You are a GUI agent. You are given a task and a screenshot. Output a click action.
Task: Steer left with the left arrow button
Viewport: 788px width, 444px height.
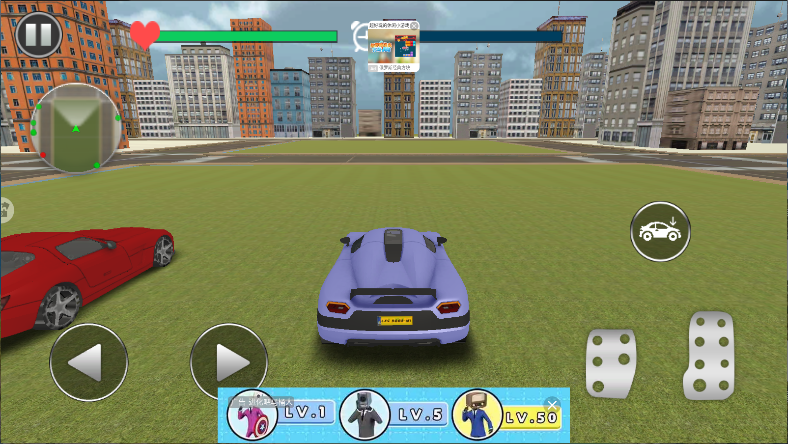(x=88, y=362)
